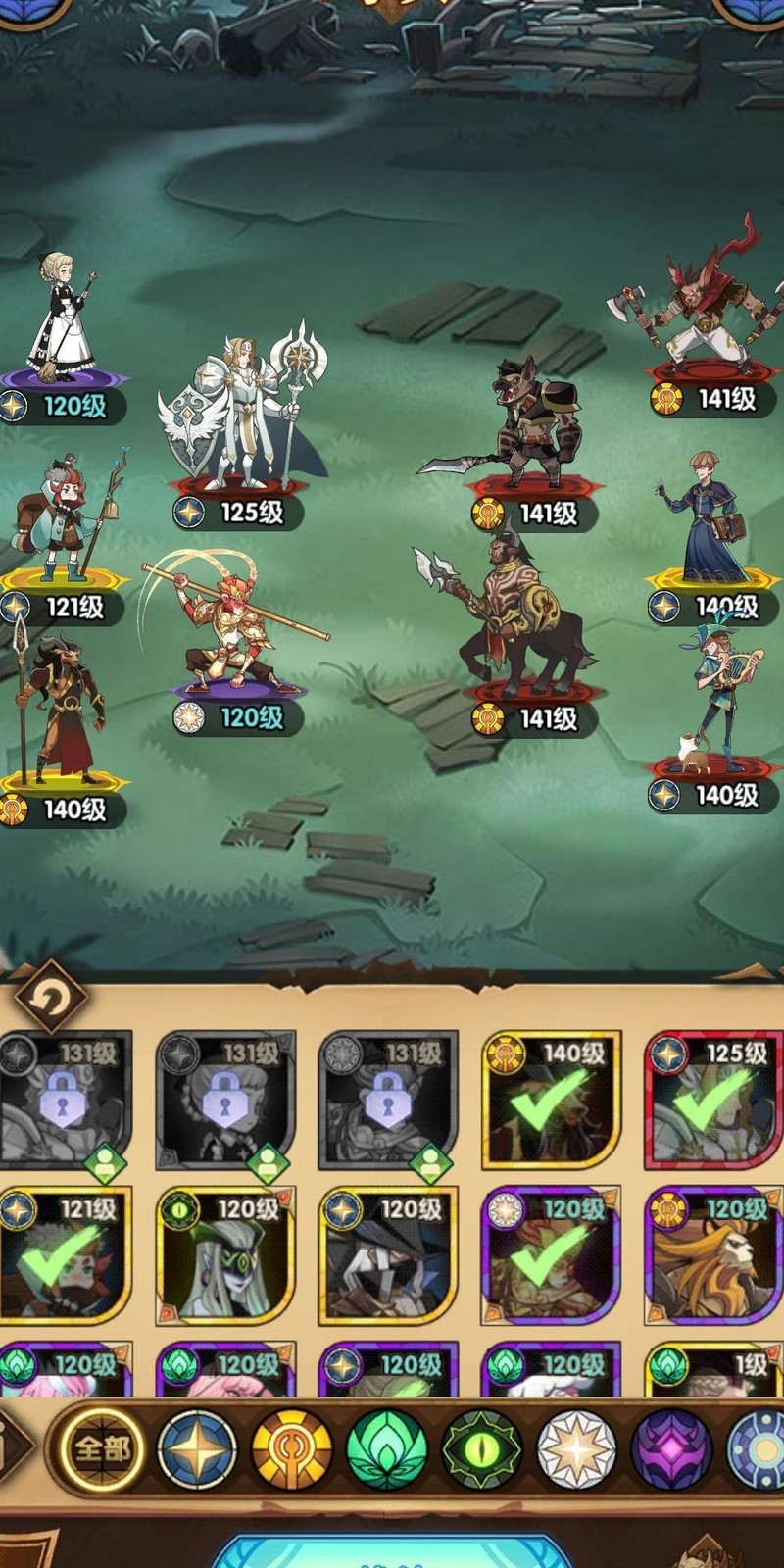Uncheck the purple-framed 120级 monkey hero card
The height and width of the screenshot is (1568, 784).
click(551, 1256)
